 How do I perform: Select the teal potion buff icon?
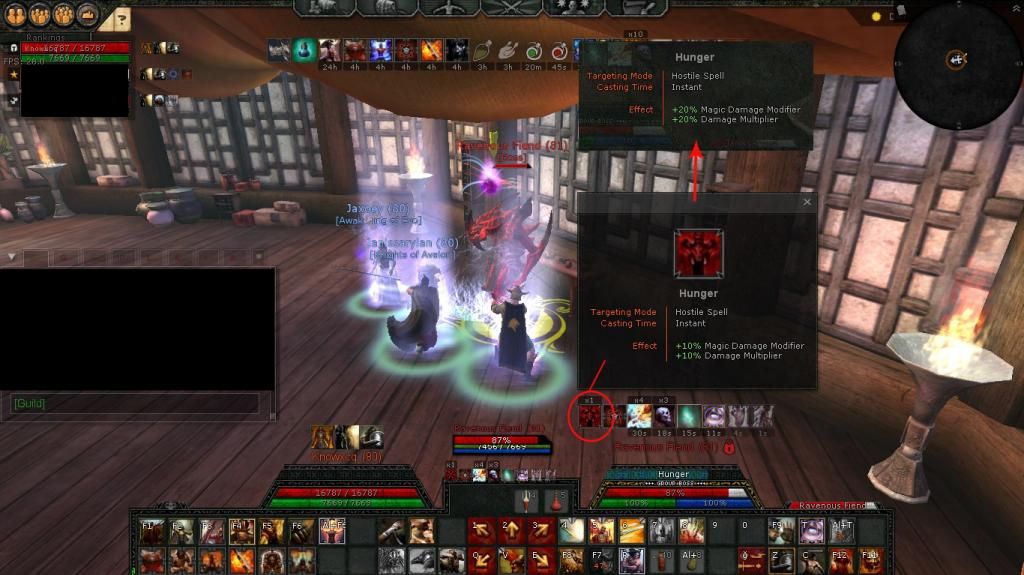click(304, 49)
